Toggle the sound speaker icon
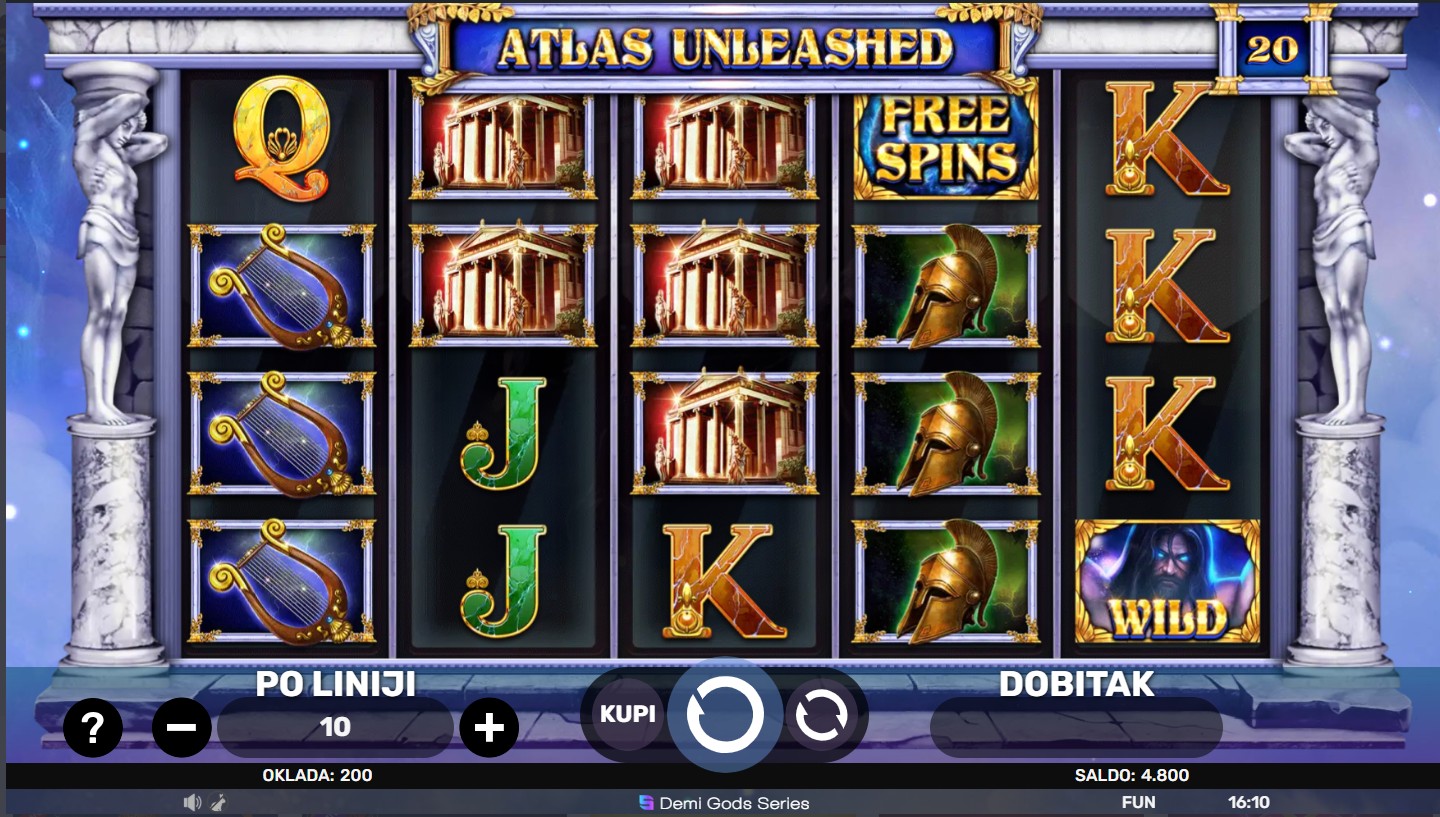The height and width of the screenshot is (817, 1440). (x=192, y=802)
